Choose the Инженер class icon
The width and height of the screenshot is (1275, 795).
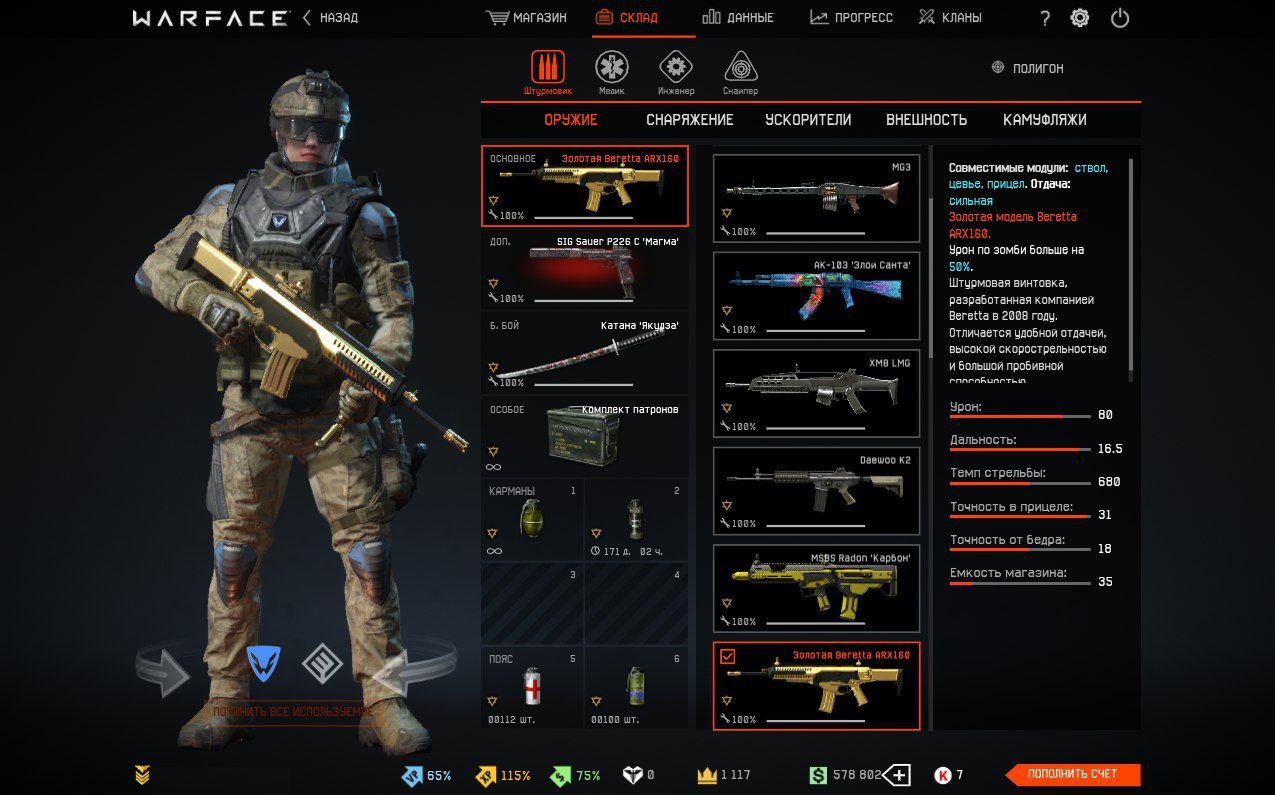(x=676, y=69)
